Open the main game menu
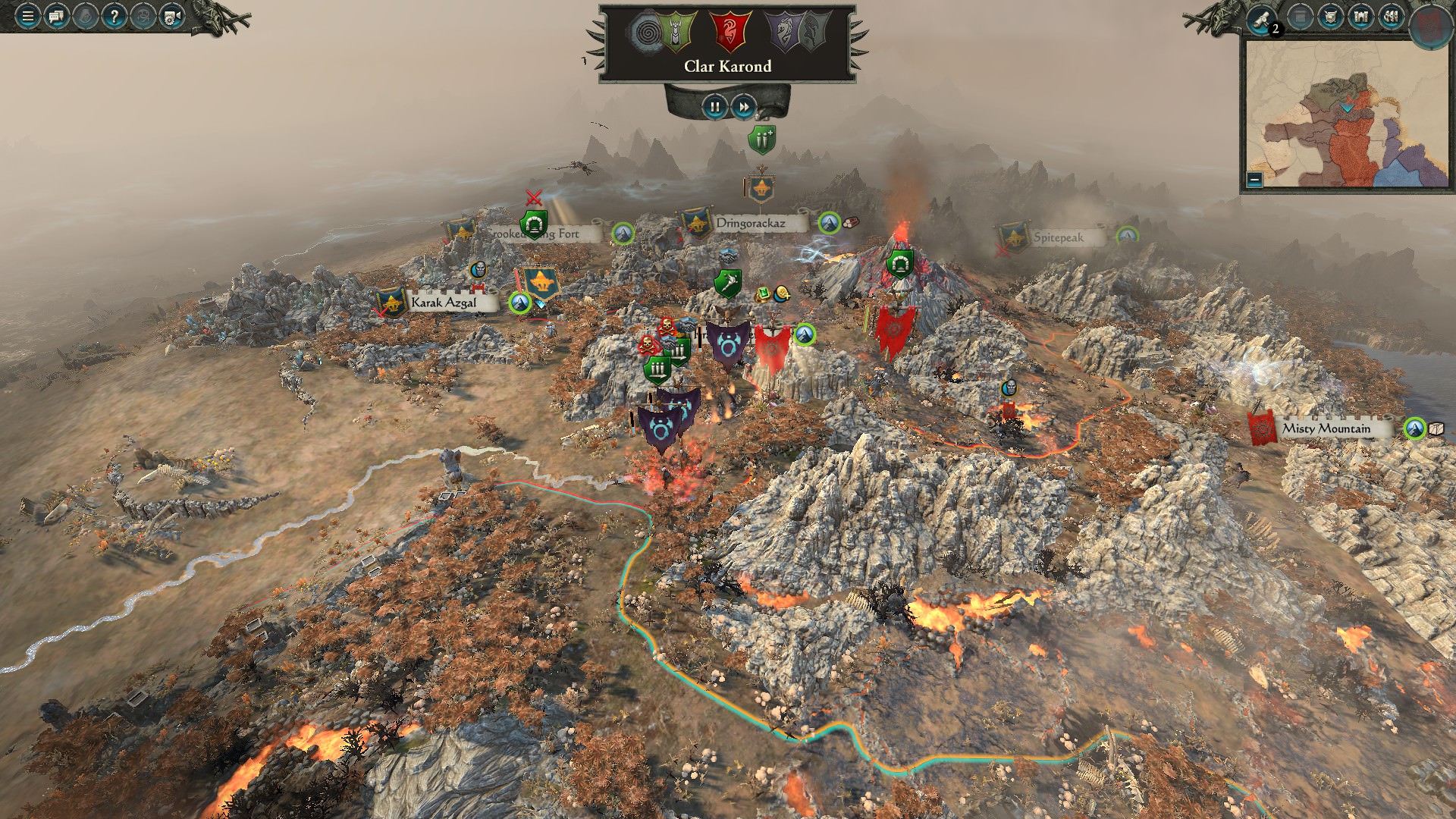The image size is (1456, 819). pos(27,16)
